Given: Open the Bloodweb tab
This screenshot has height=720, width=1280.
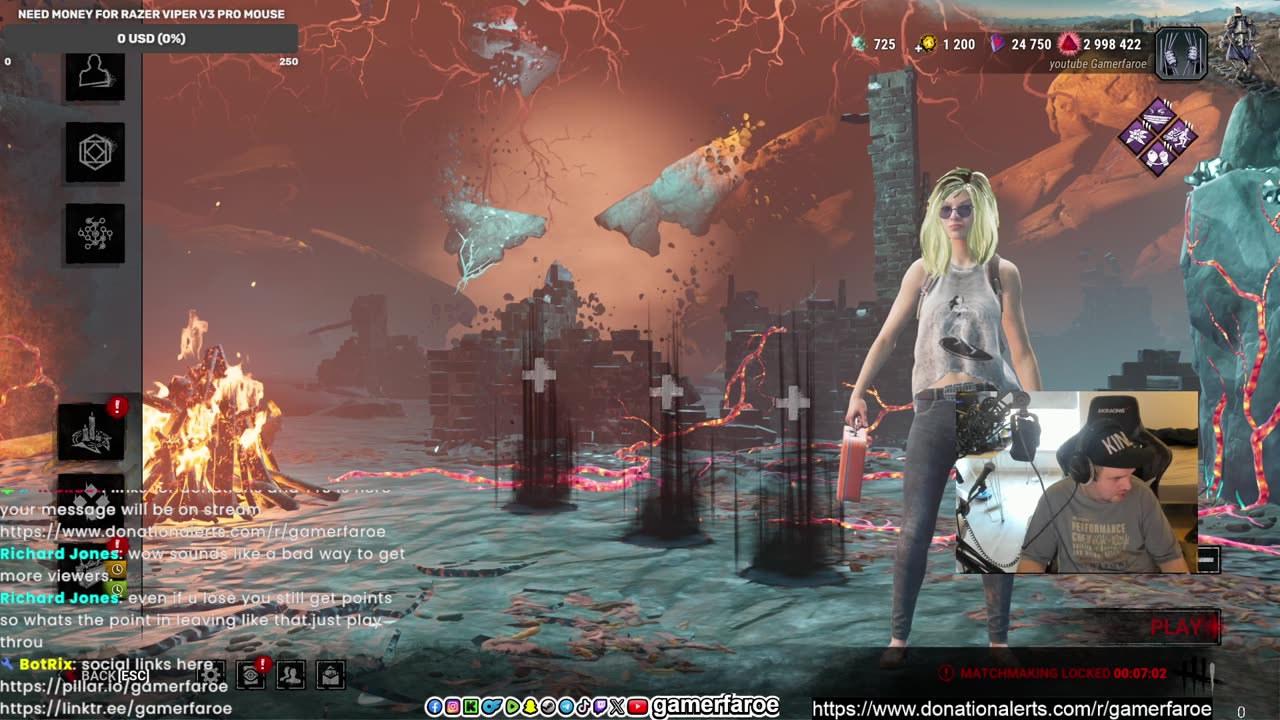Looking at the screenshot, I should (x=95, y=233).
